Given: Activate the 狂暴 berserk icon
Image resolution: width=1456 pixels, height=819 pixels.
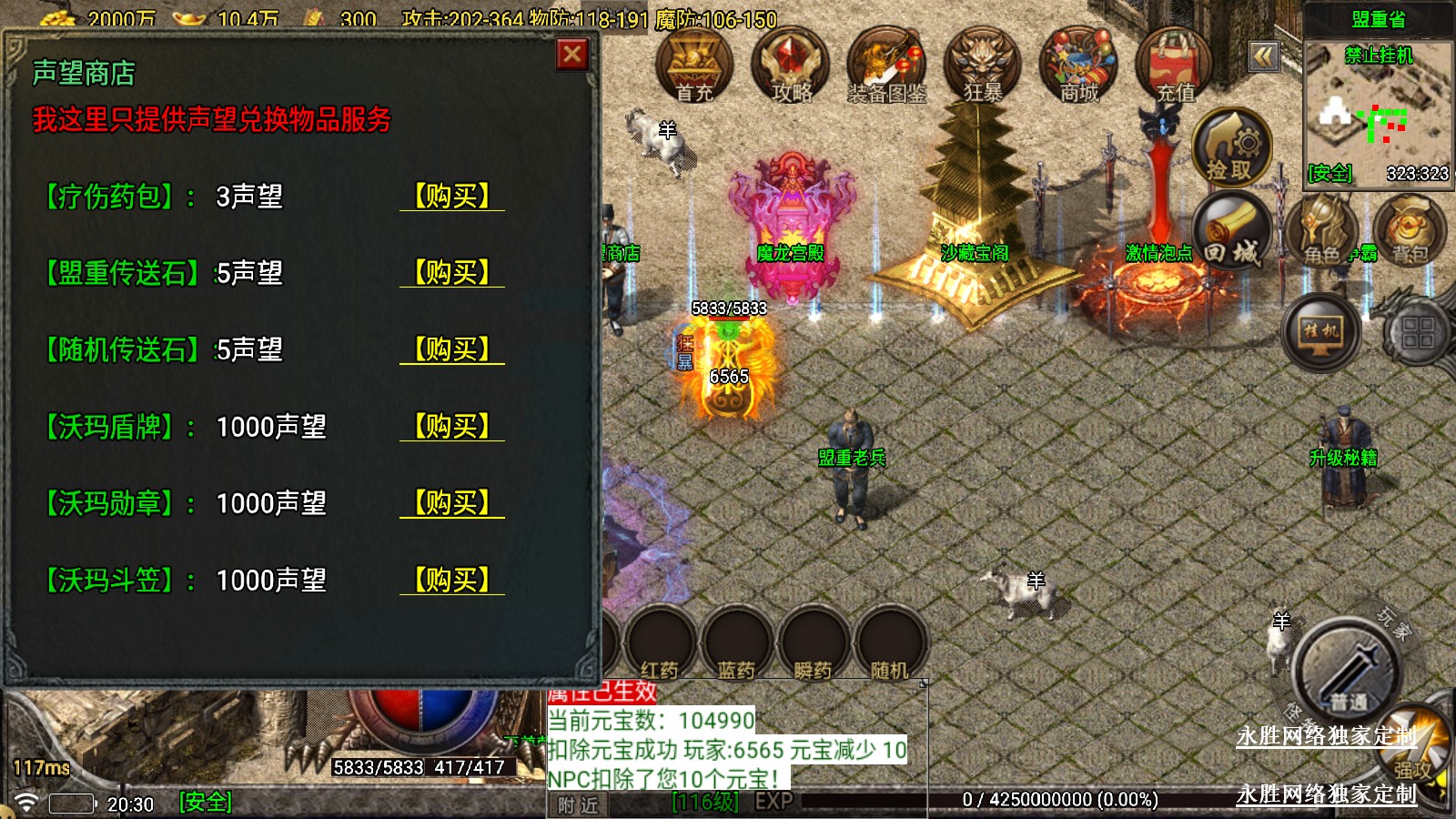Looking at the screenshot, I should click(983, 66).
